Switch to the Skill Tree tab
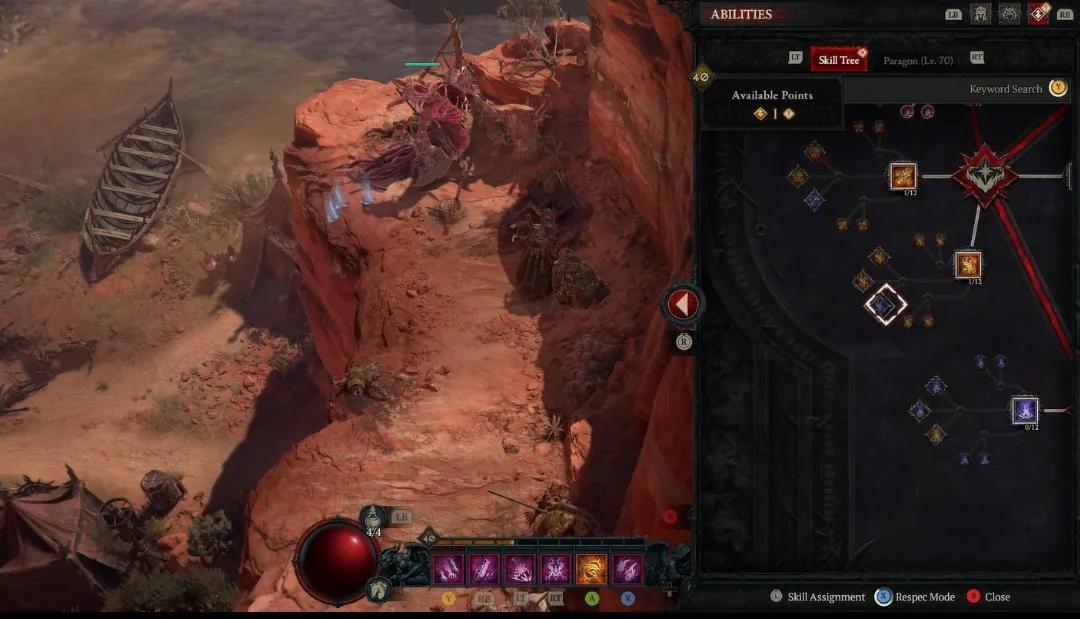1080x619 pixels. click(838, 60)
